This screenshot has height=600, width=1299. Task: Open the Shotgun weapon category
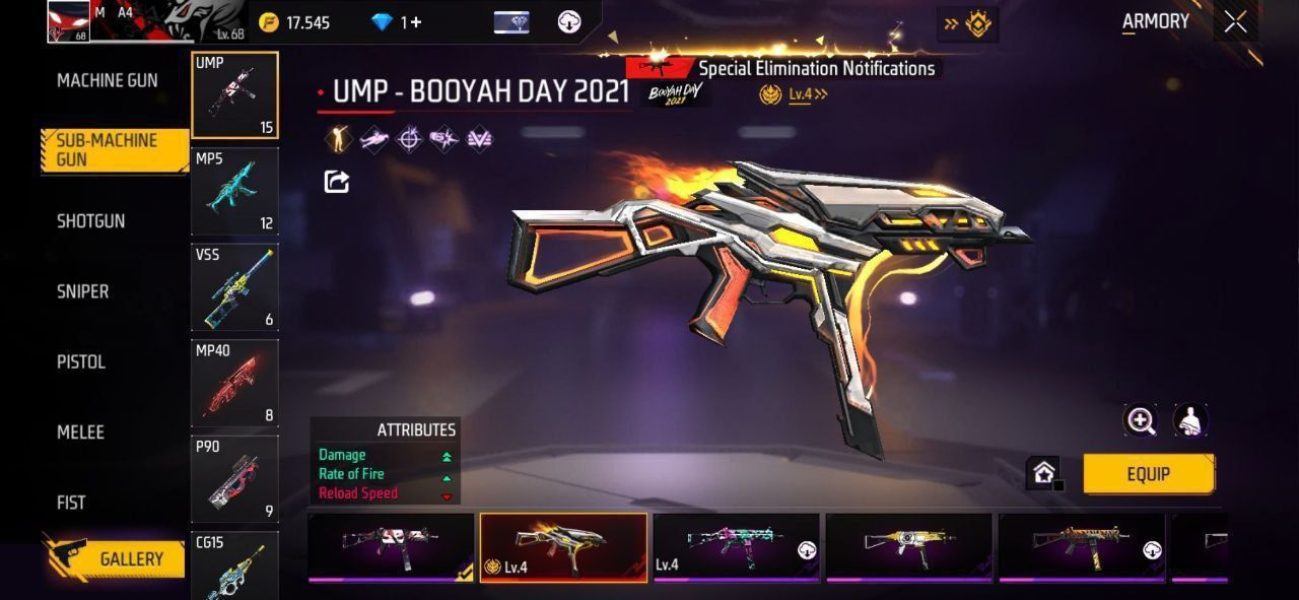pos(91,221)
